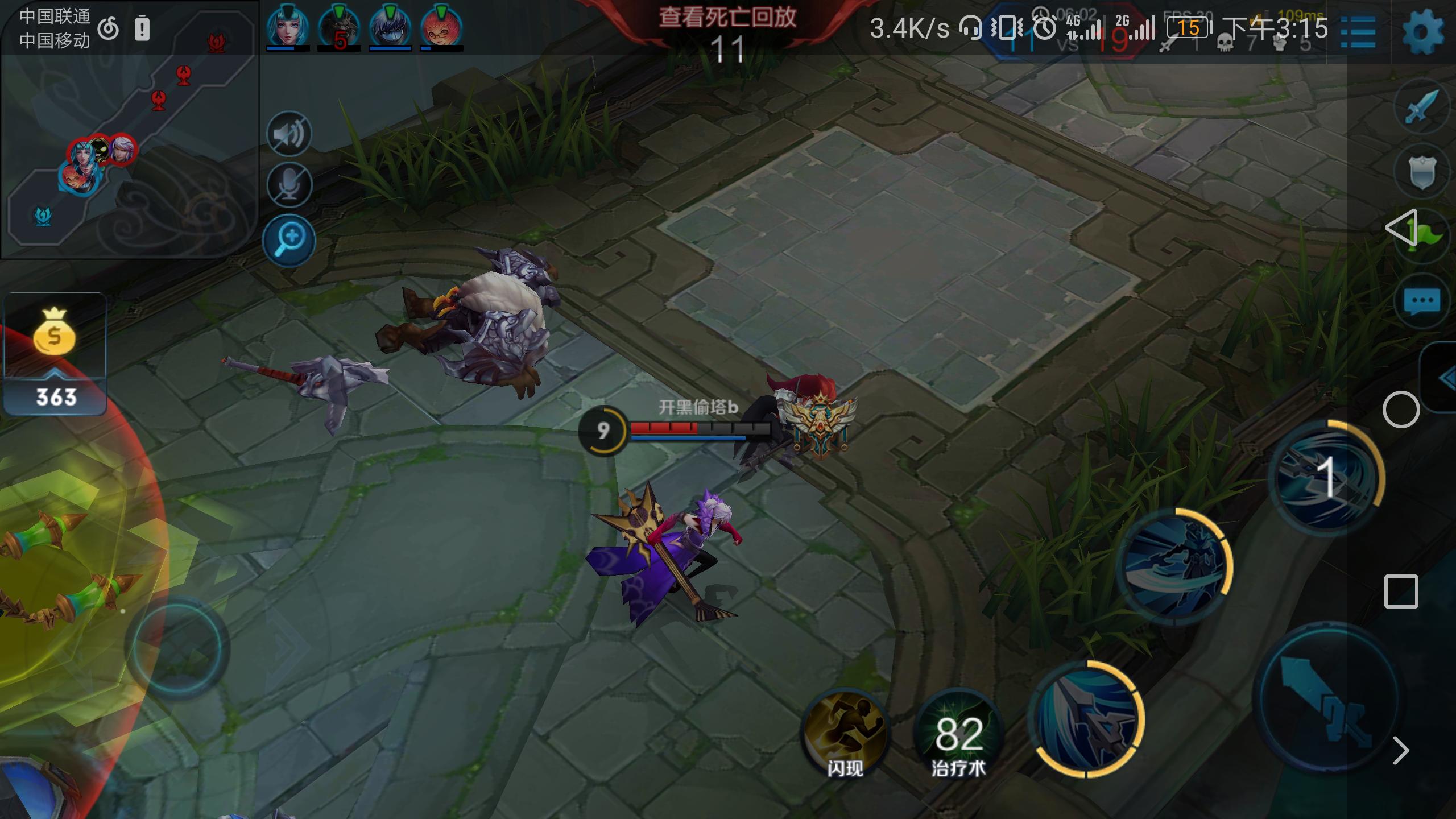This screenshot has height=819, width=1456.
Task: Toggle the muted speaker button
Action: tap(289, 134)
